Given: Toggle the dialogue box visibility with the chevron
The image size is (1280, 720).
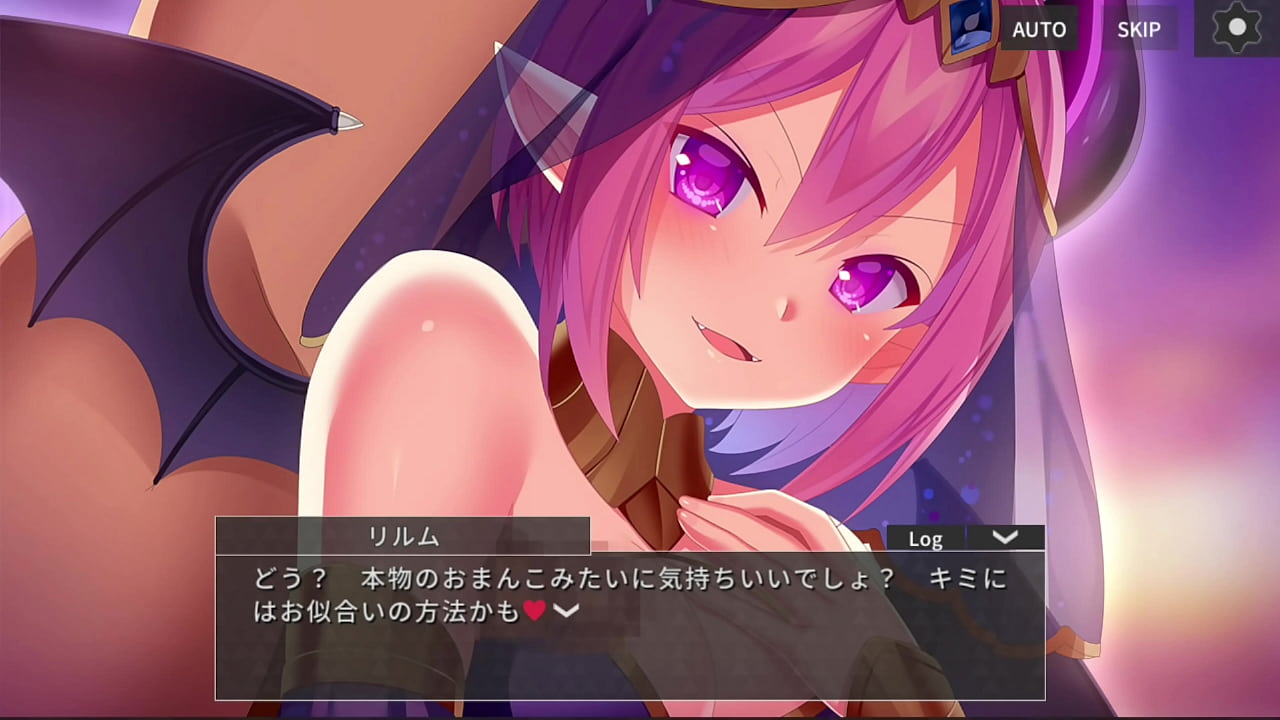Looking at the screenshot, I should click(x=1007, y=538).
